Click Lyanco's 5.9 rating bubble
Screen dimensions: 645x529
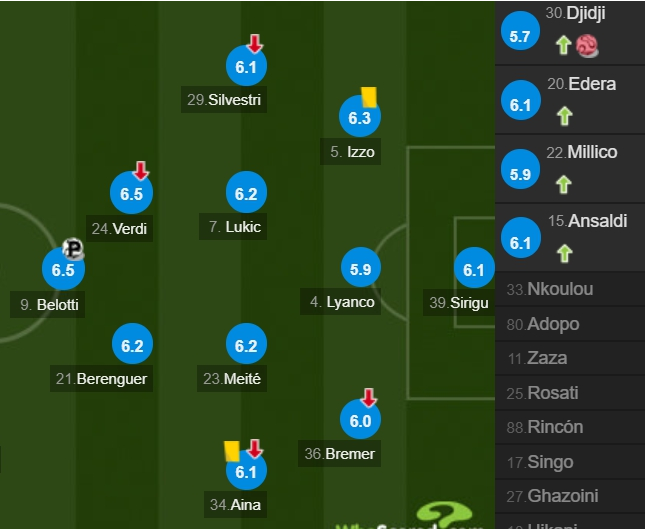tap(360, 269)
